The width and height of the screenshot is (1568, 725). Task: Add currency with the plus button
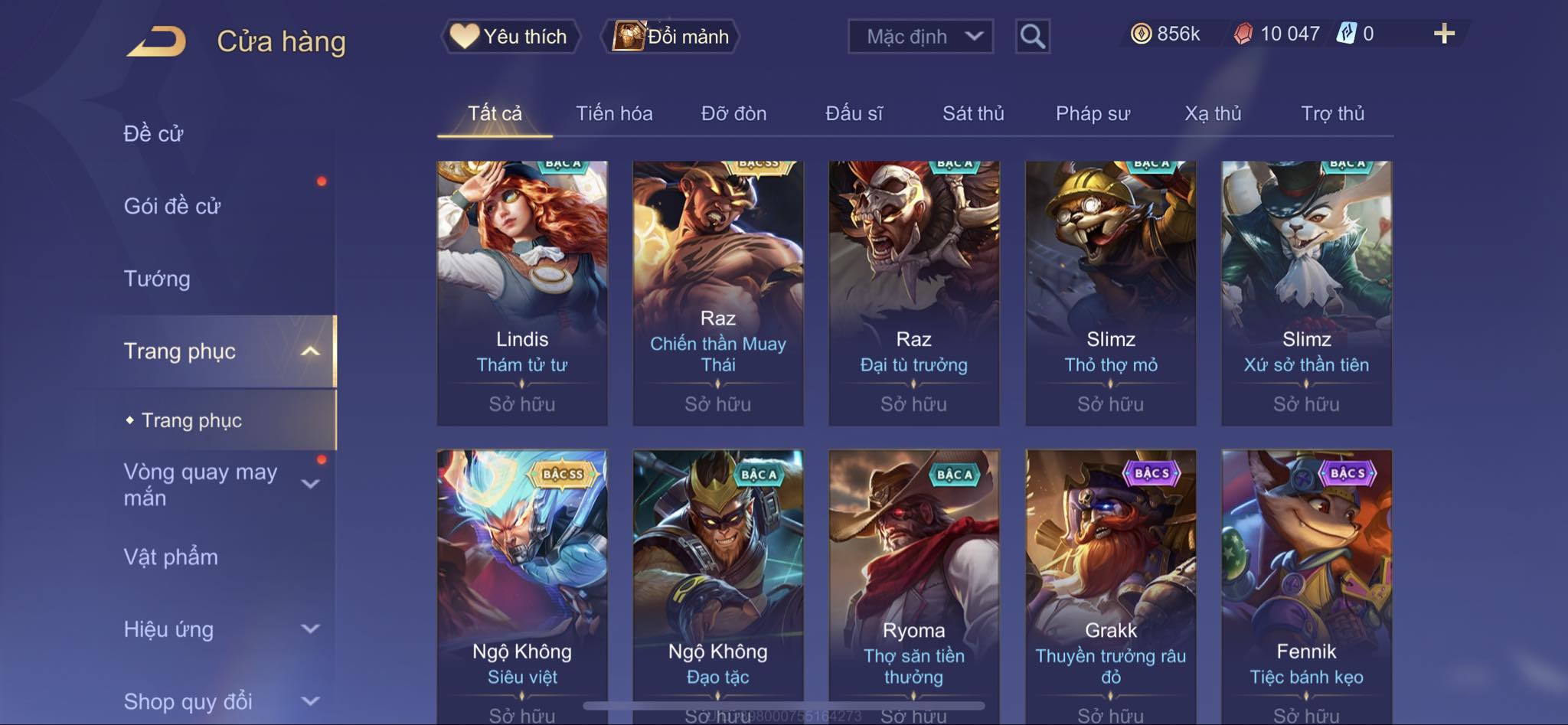(x=1443, y=34)
